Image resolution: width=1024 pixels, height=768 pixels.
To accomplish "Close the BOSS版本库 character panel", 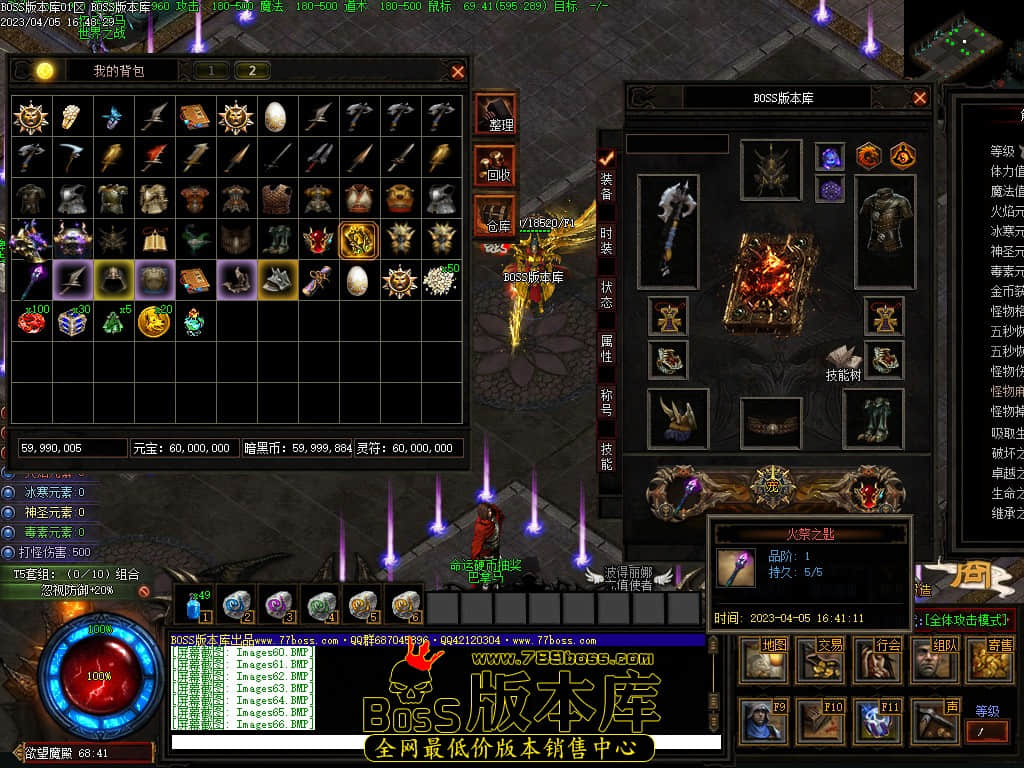I will tap(920, 98).
